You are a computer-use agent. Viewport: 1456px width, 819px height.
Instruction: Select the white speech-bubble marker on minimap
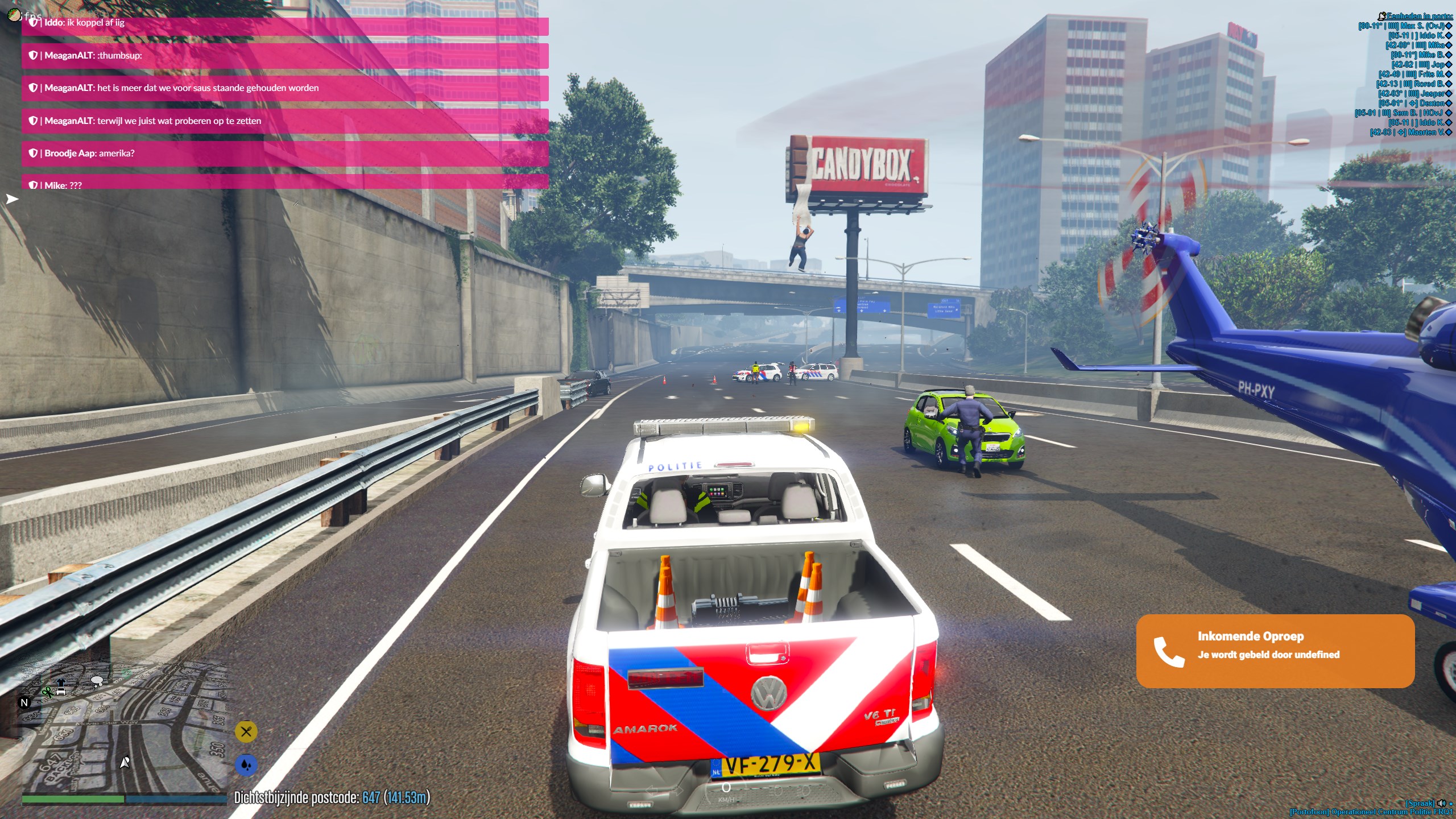pyautogui.click(x=97, y=680)
